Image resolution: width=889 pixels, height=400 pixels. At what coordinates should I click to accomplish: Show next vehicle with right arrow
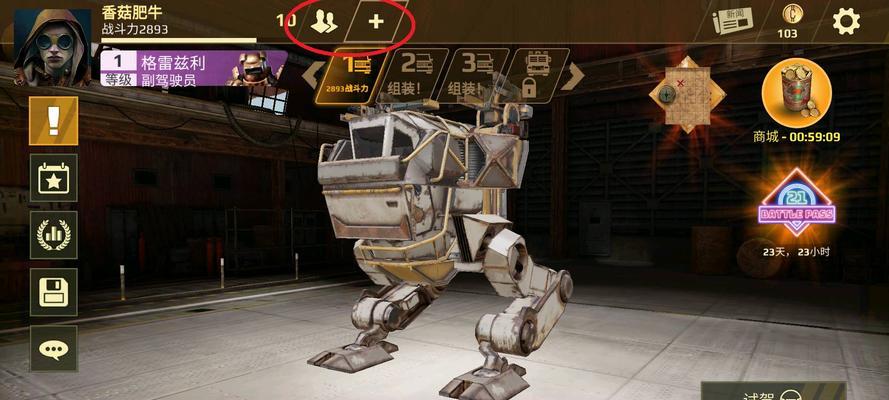pos(572,74)
